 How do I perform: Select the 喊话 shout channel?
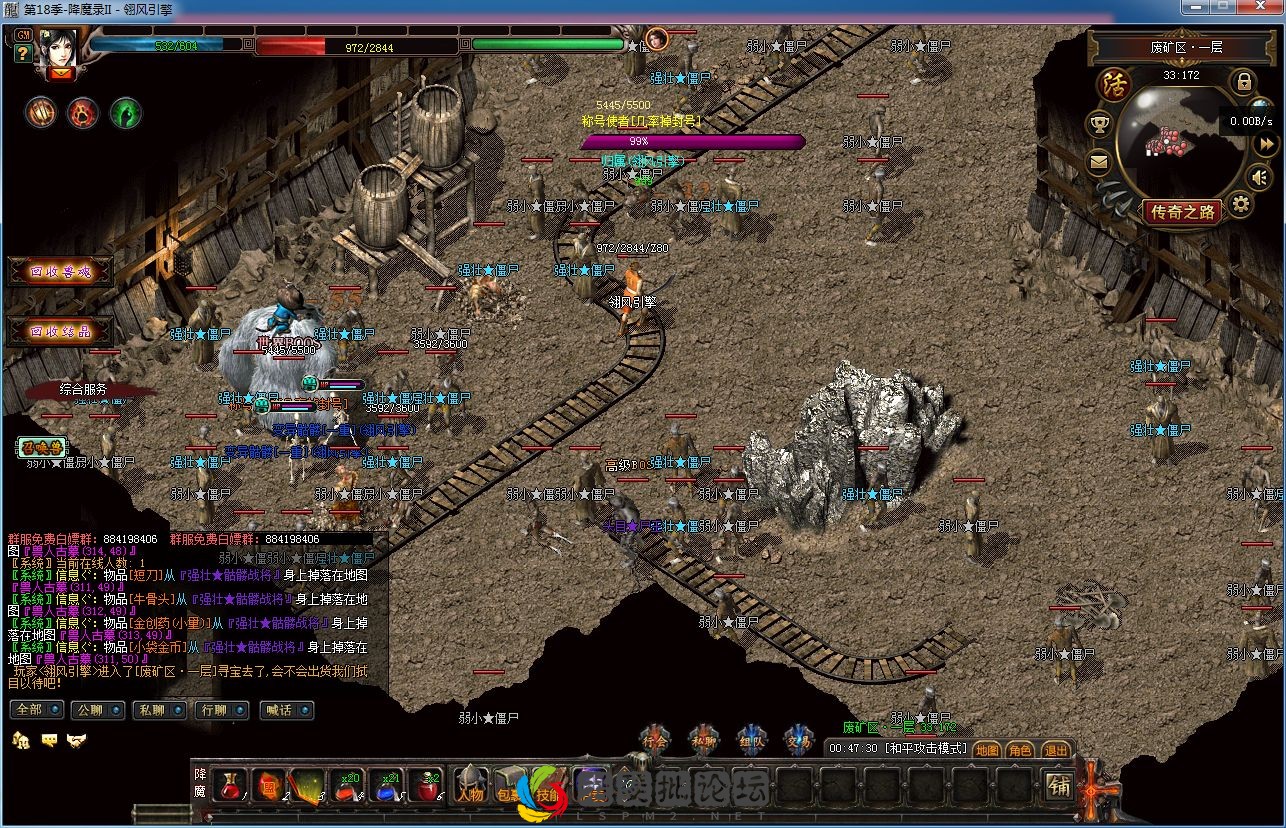(x=285, y=710)
